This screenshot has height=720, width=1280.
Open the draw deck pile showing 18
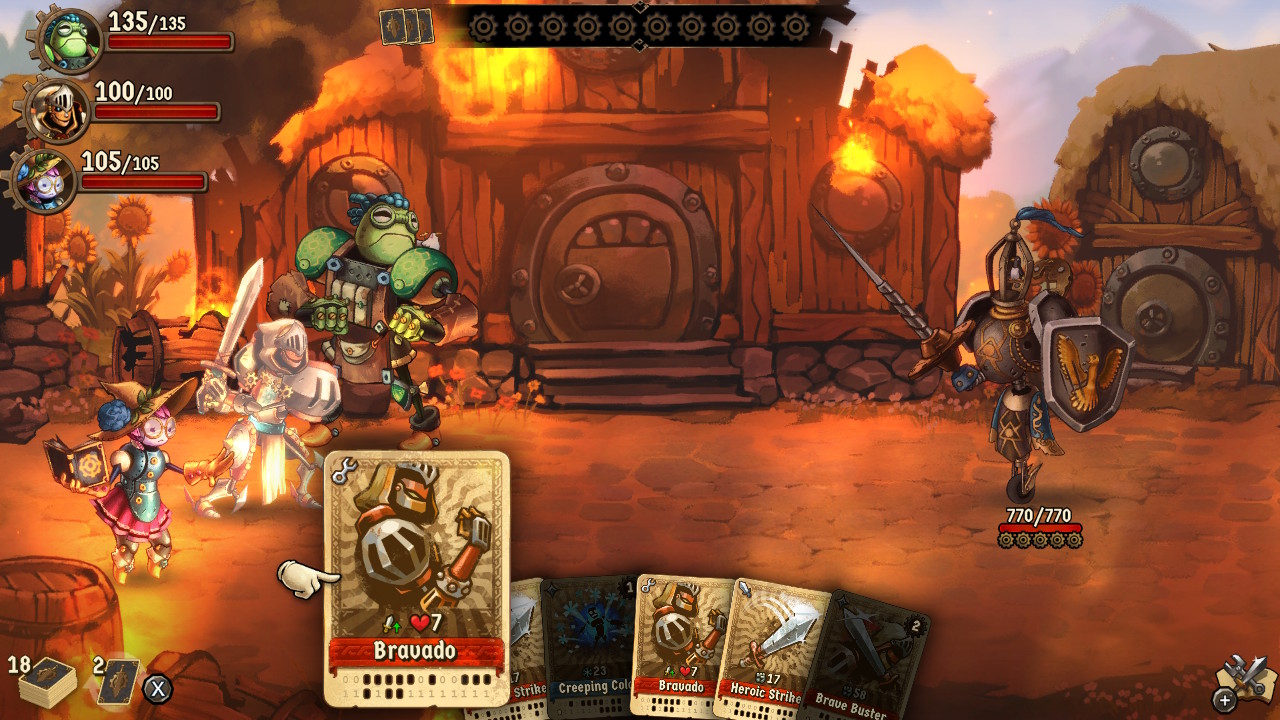pos(46,683)
